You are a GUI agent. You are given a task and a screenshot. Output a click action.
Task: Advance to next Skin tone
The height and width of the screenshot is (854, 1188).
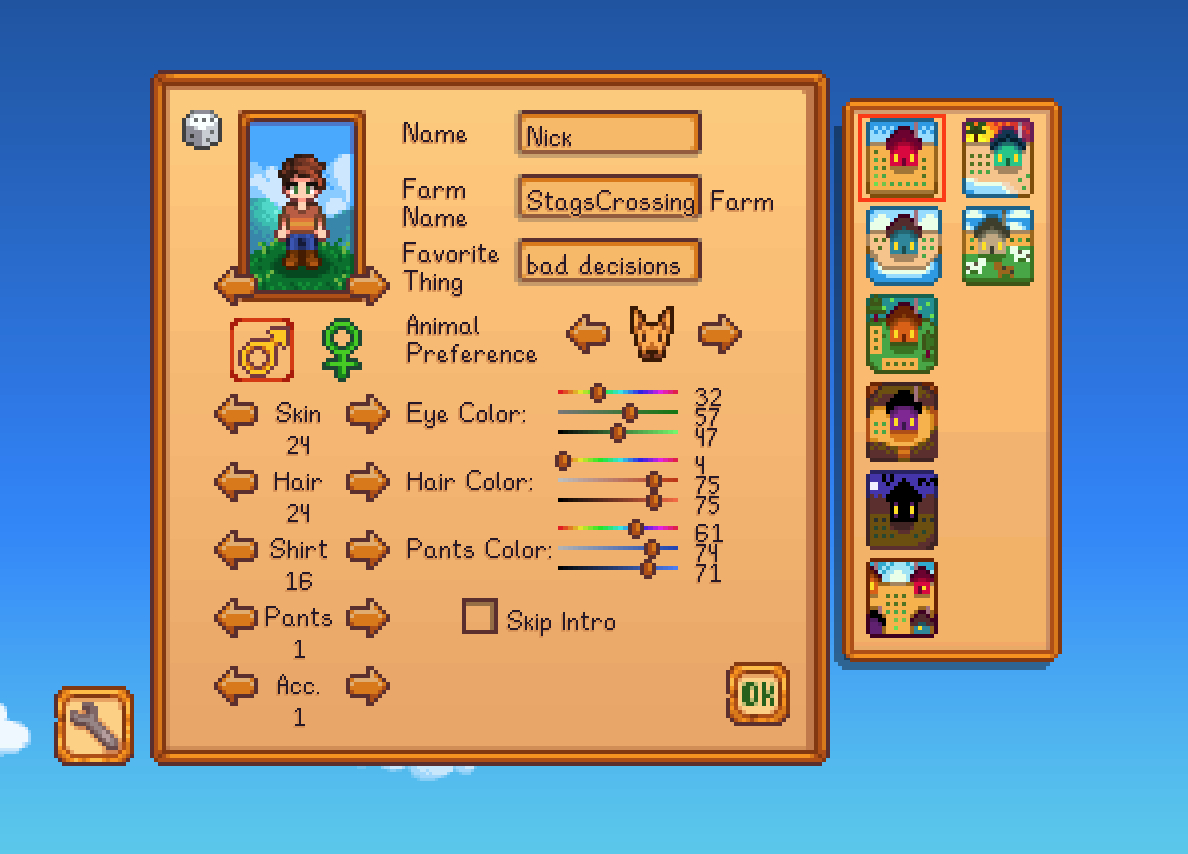tap(367, 413)
